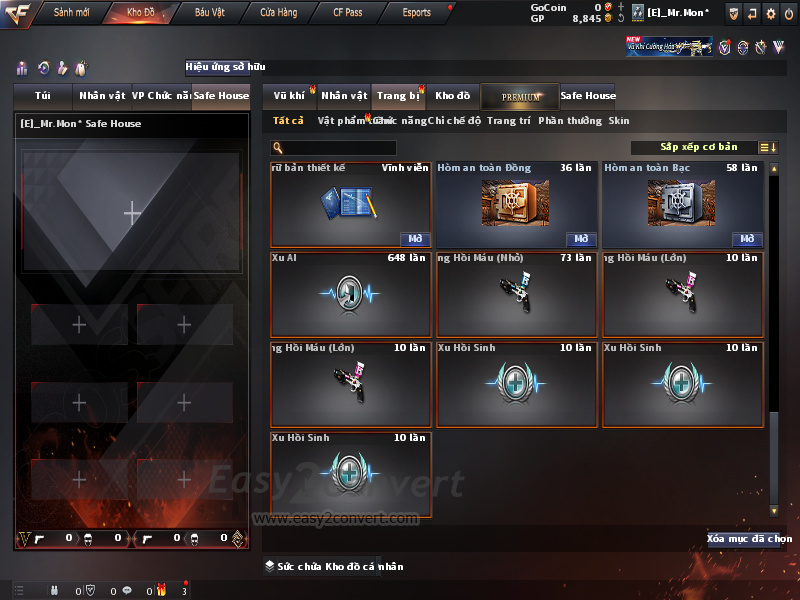Viewport: 800px width, 600px height.
Task: Open the gear settings icon
Action: (x=771, y=13)
